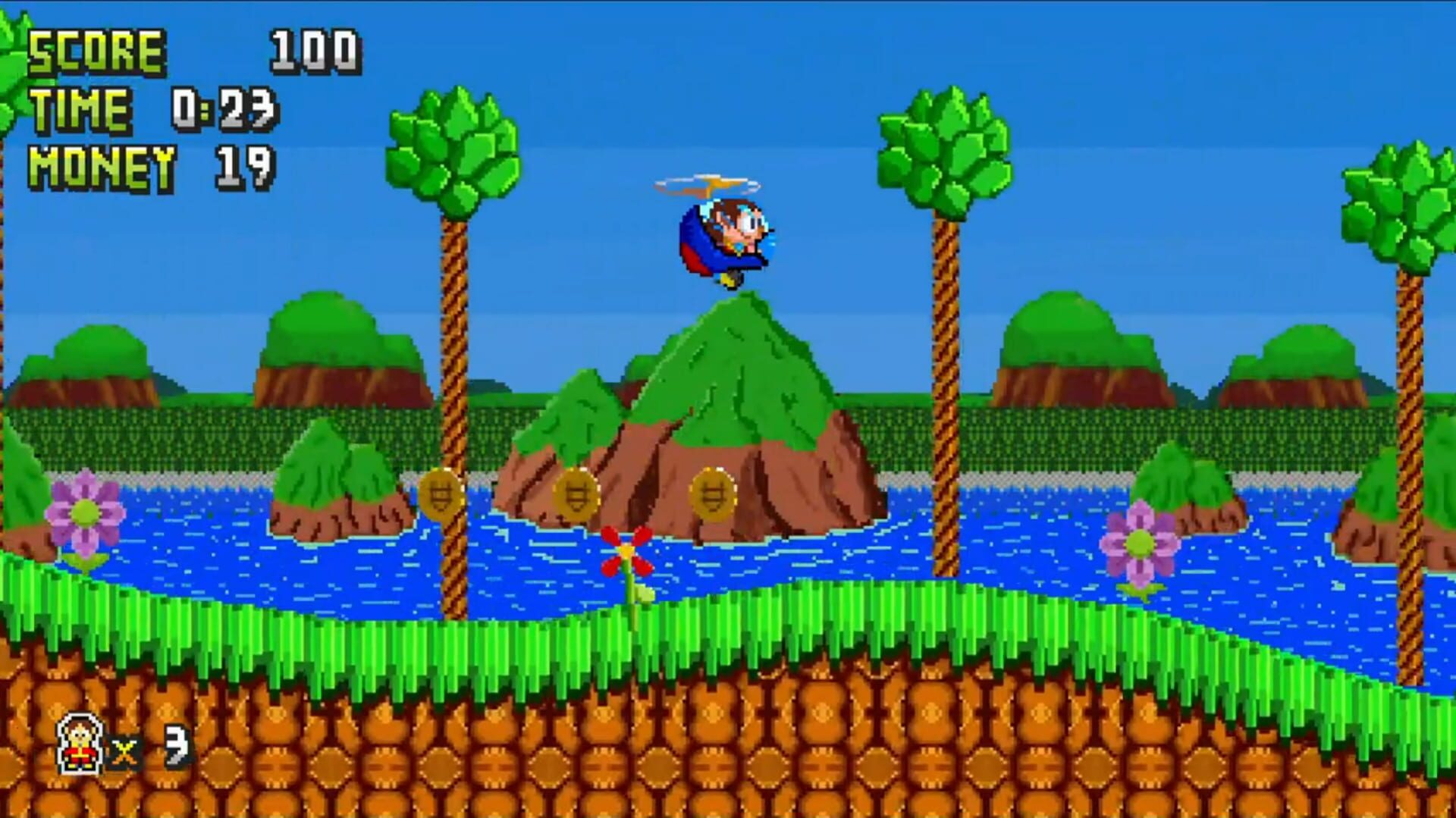Click the money value 19
Image resolution: width=1456 pixels, height=818 pixels.
(243, 163)
